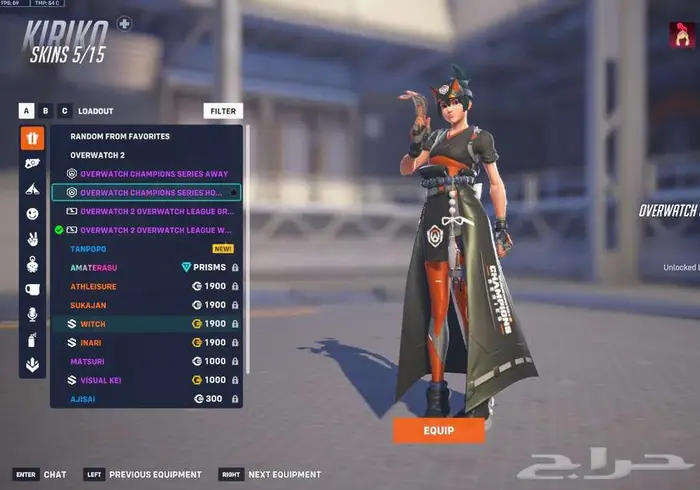Open the sprays spray-can category
The width and height of the screenshot is (700, 490).
32,340
